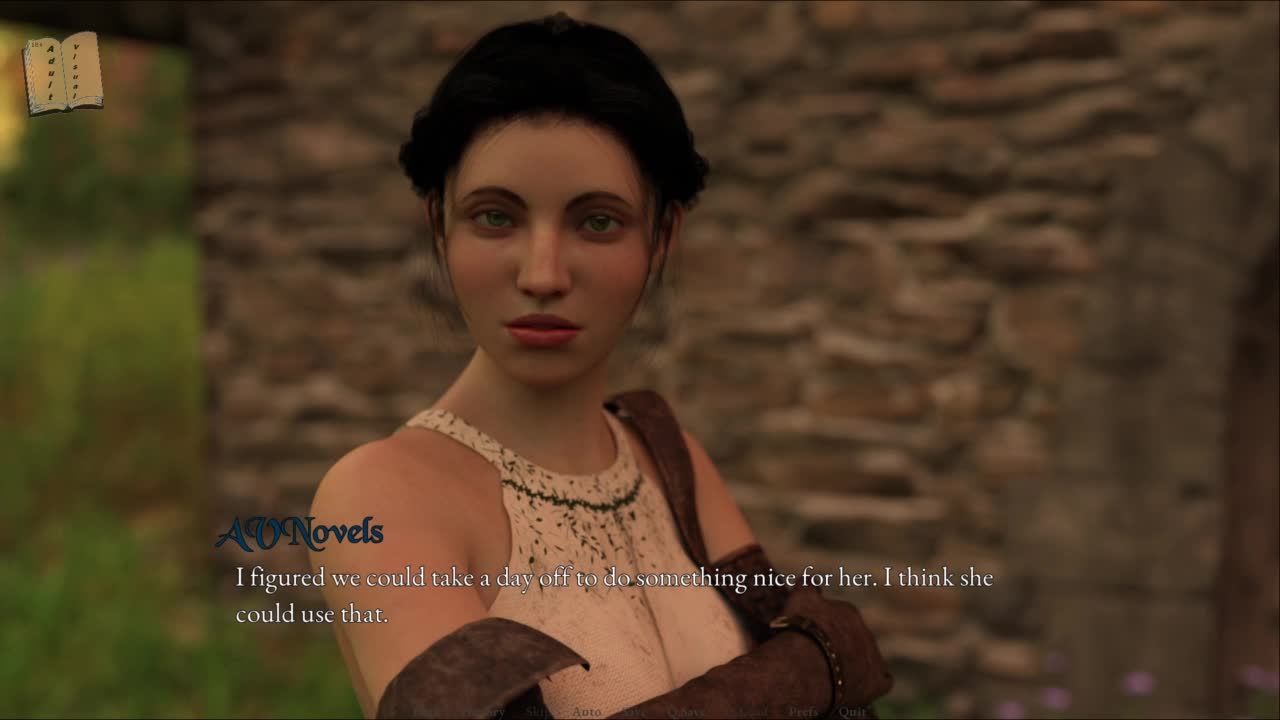Open the Prefs menu
Screen dimensions: 1280x720
click(803, 712)
